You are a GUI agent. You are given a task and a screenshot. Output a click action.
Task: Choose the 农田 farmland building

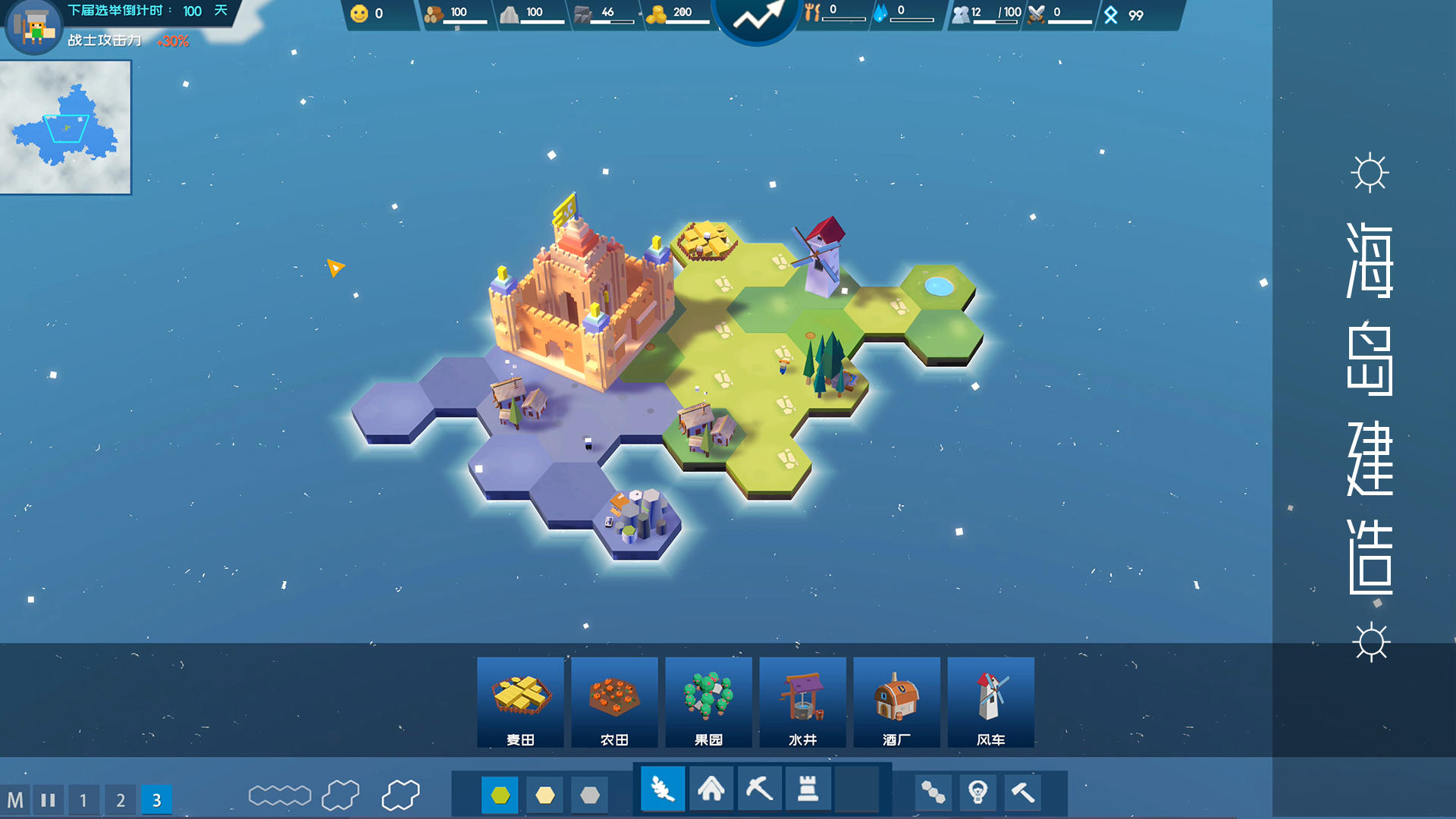[614, 702]
